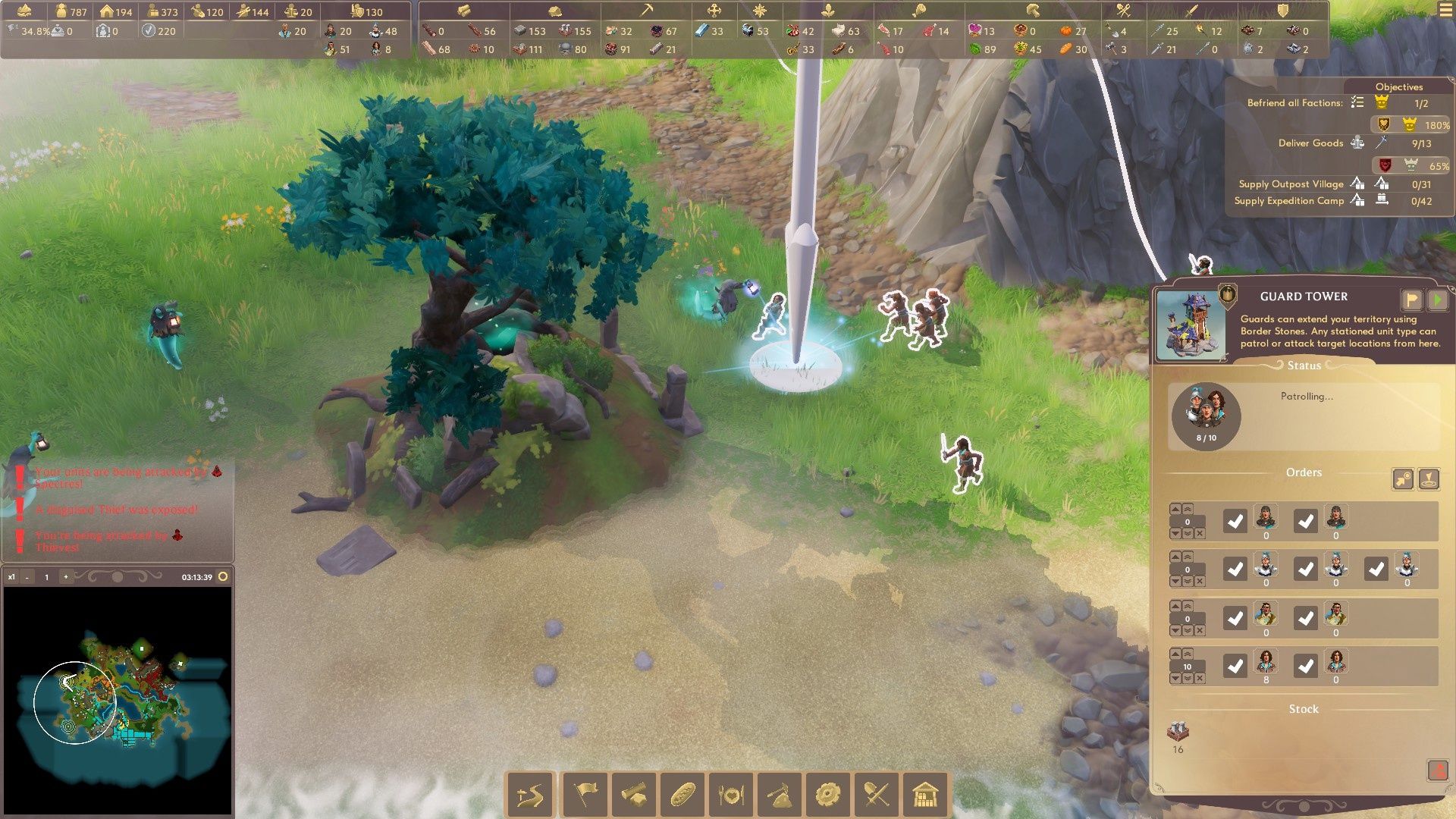Open the shovel and sword build category
The width and height of the screenshot is (1456, 819).
[877, 795]
